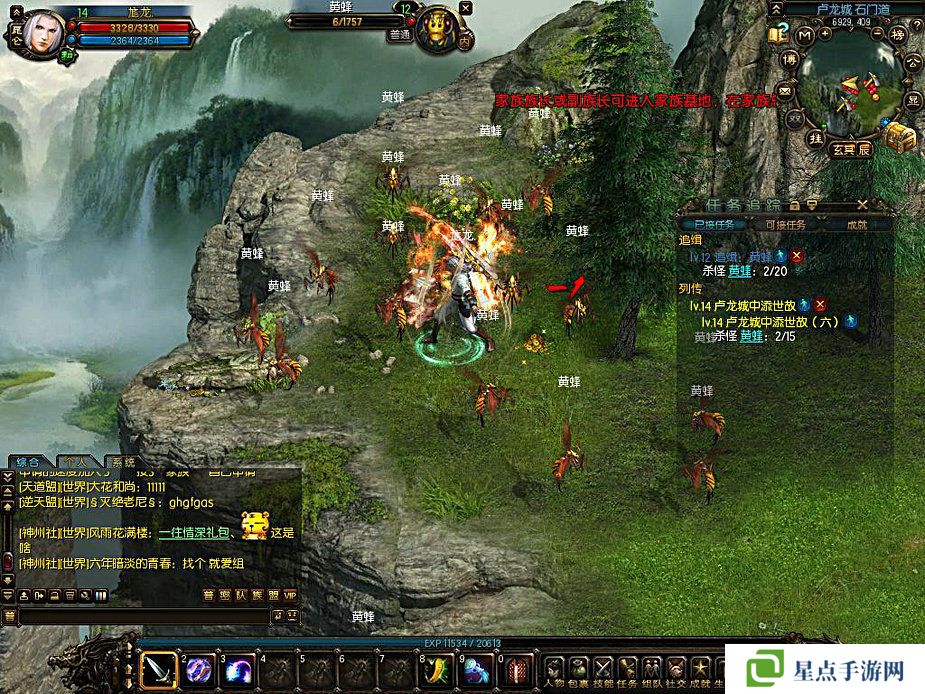Screen dimensions: 925x694
Task: Close the 黄蜂 target frame
Action: tap(465, 8)
